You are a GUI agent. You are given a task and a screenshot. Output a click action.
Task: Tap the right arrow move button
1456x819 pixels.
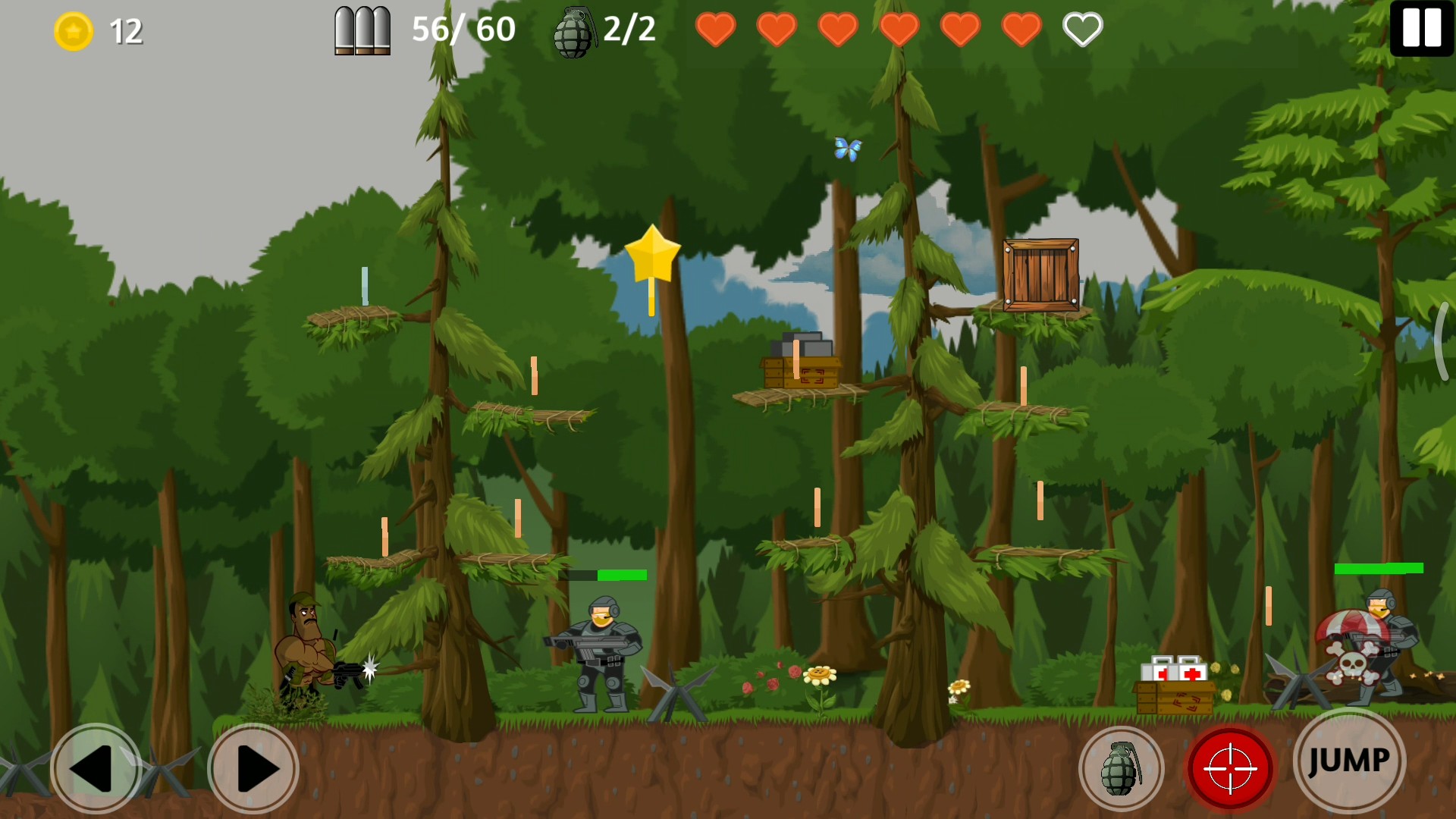[x=253, y=768]
